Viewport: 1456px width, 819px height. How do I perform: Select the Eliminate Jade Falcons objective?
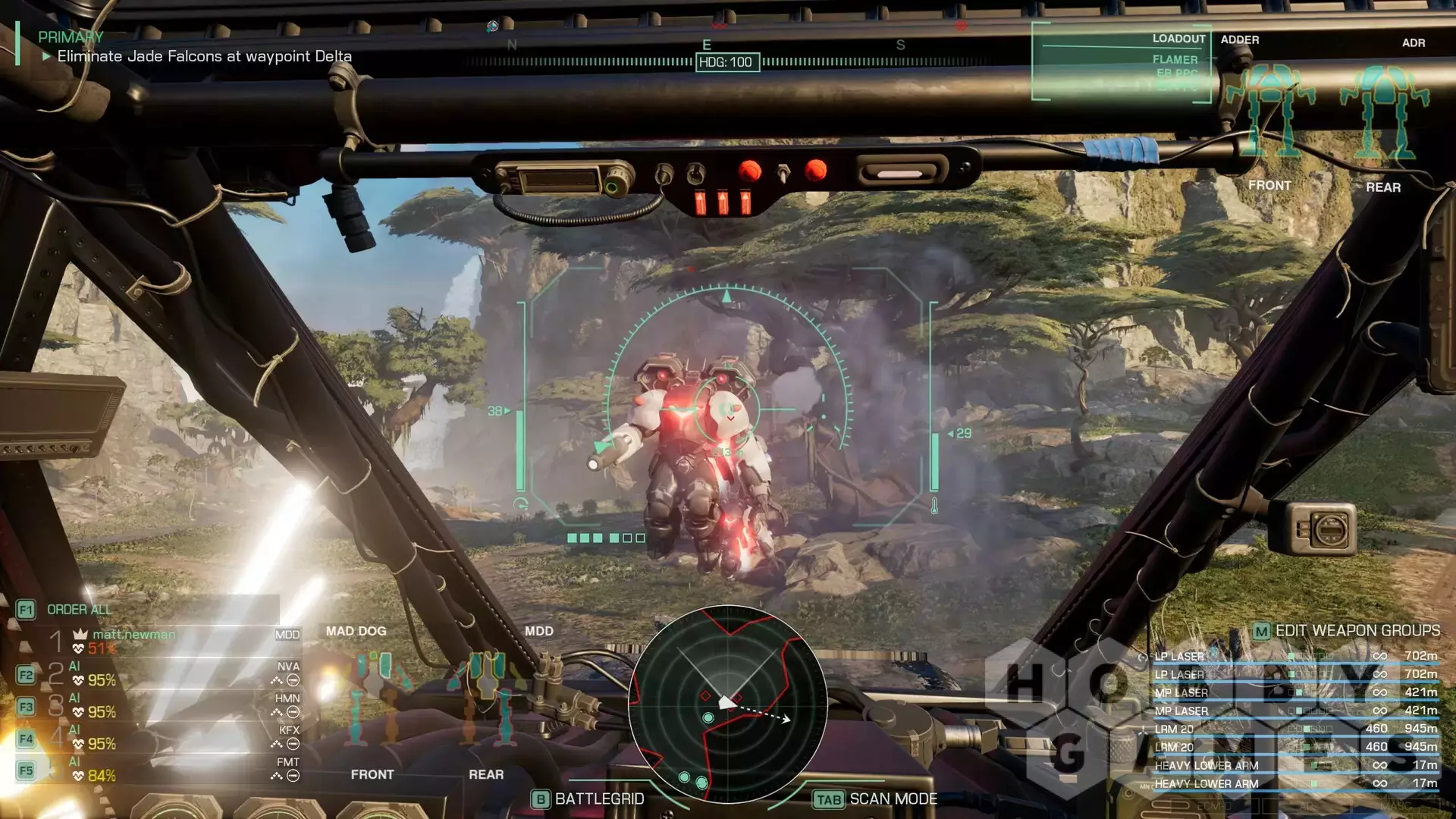(204, 56)
